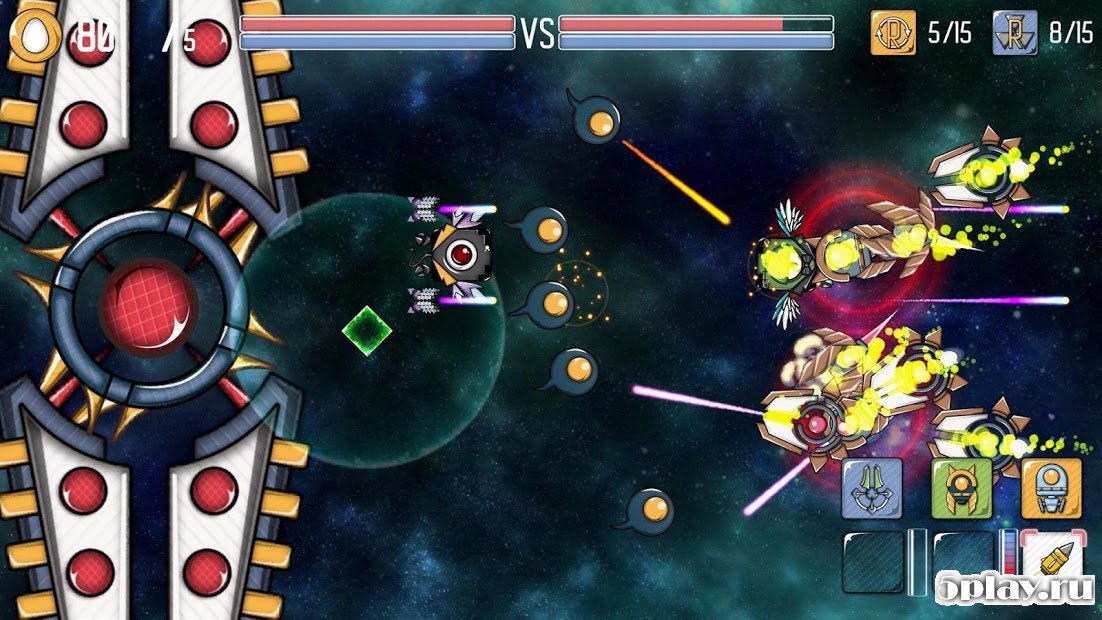Deploy the green horned robot unit
This screenshot has width=1102, height=620.
pyautogui.click(x=961, y=488)
